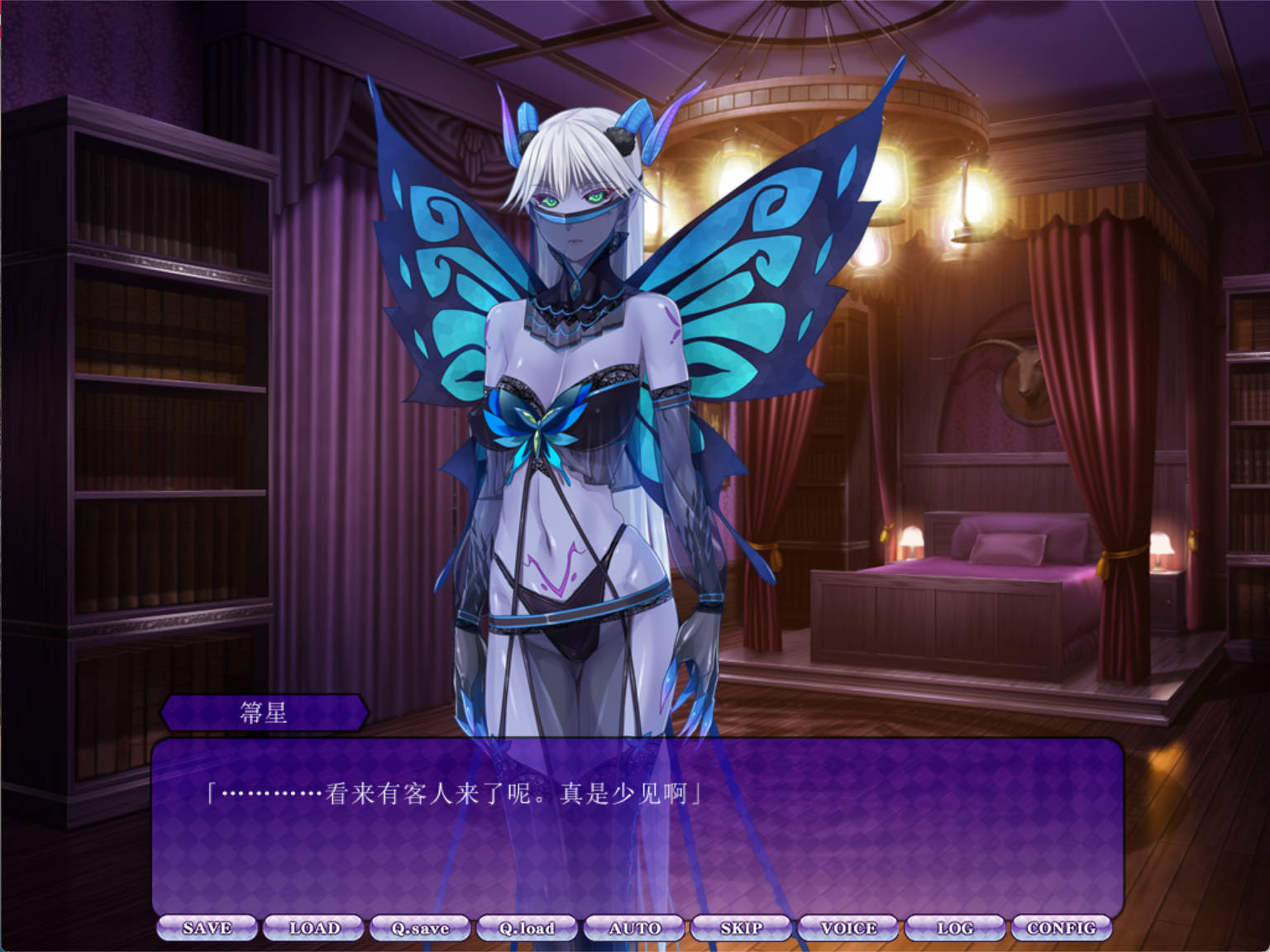Image resolution: width=1270 pixels, height=952 pixels.
Task: Perform a quick load with Q.load
Action: tap(527, 927)
